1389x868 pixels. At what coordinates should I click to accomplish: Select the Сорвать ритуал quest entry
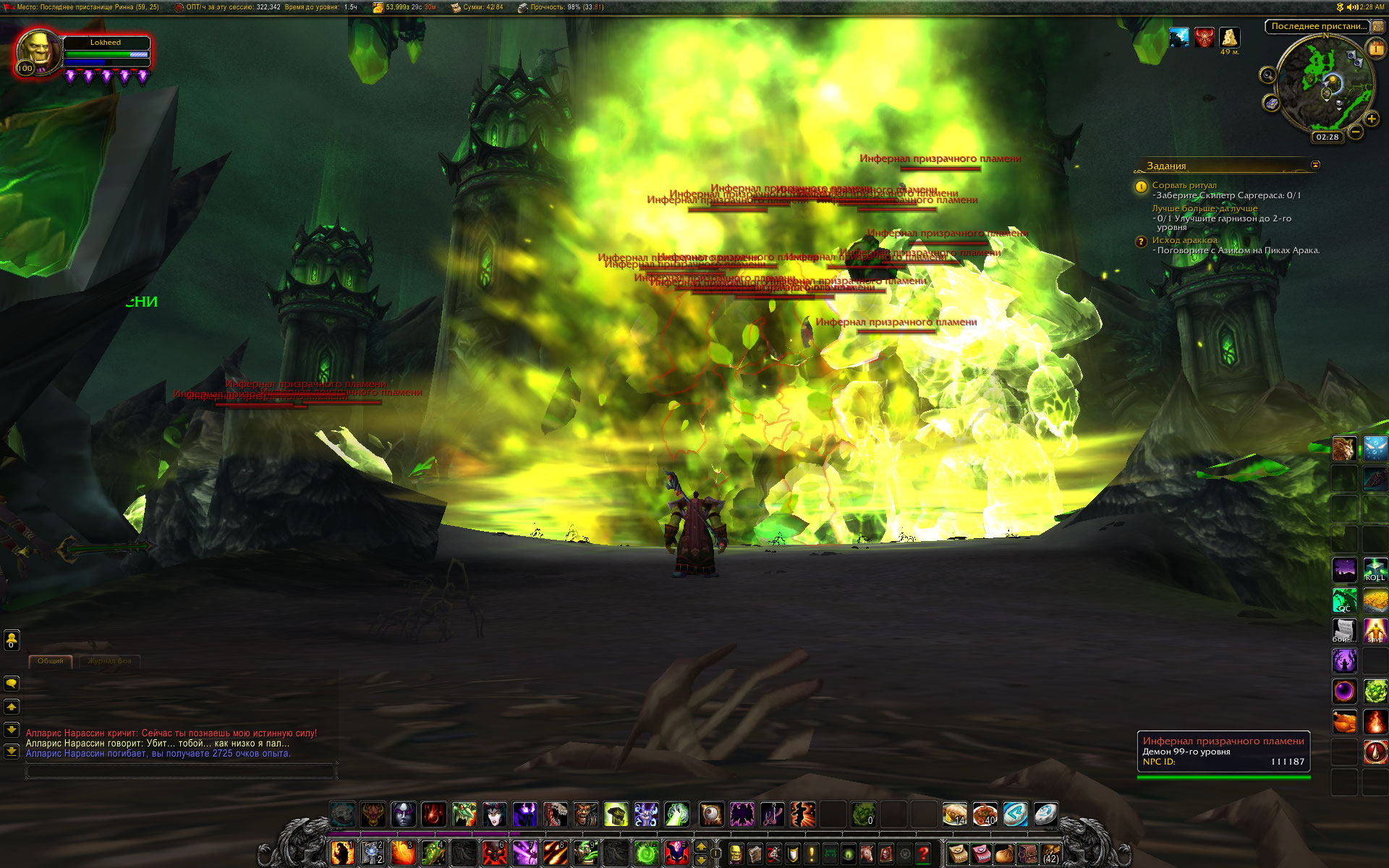(1184, 185)
